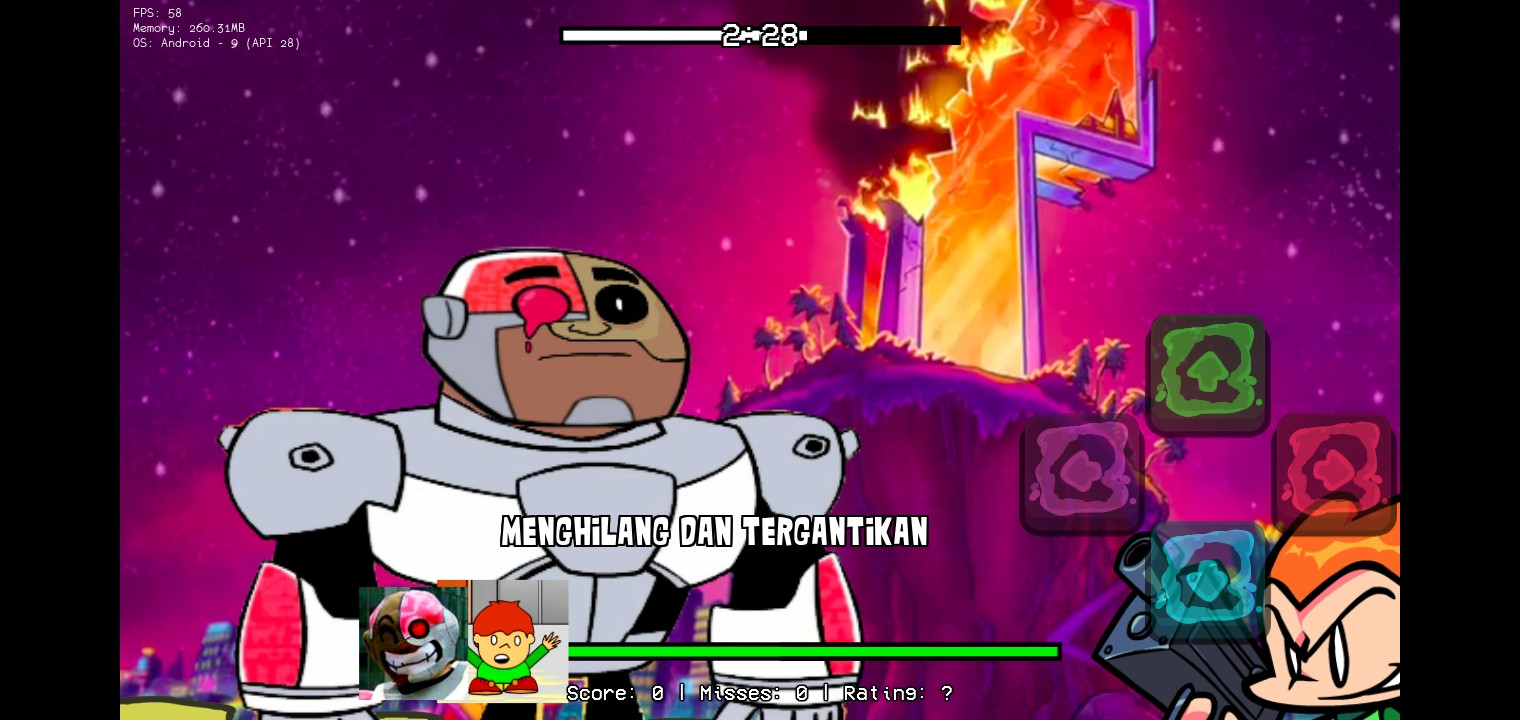Select the song title Menghilang Dan Tergantikan

pos(714,532)
